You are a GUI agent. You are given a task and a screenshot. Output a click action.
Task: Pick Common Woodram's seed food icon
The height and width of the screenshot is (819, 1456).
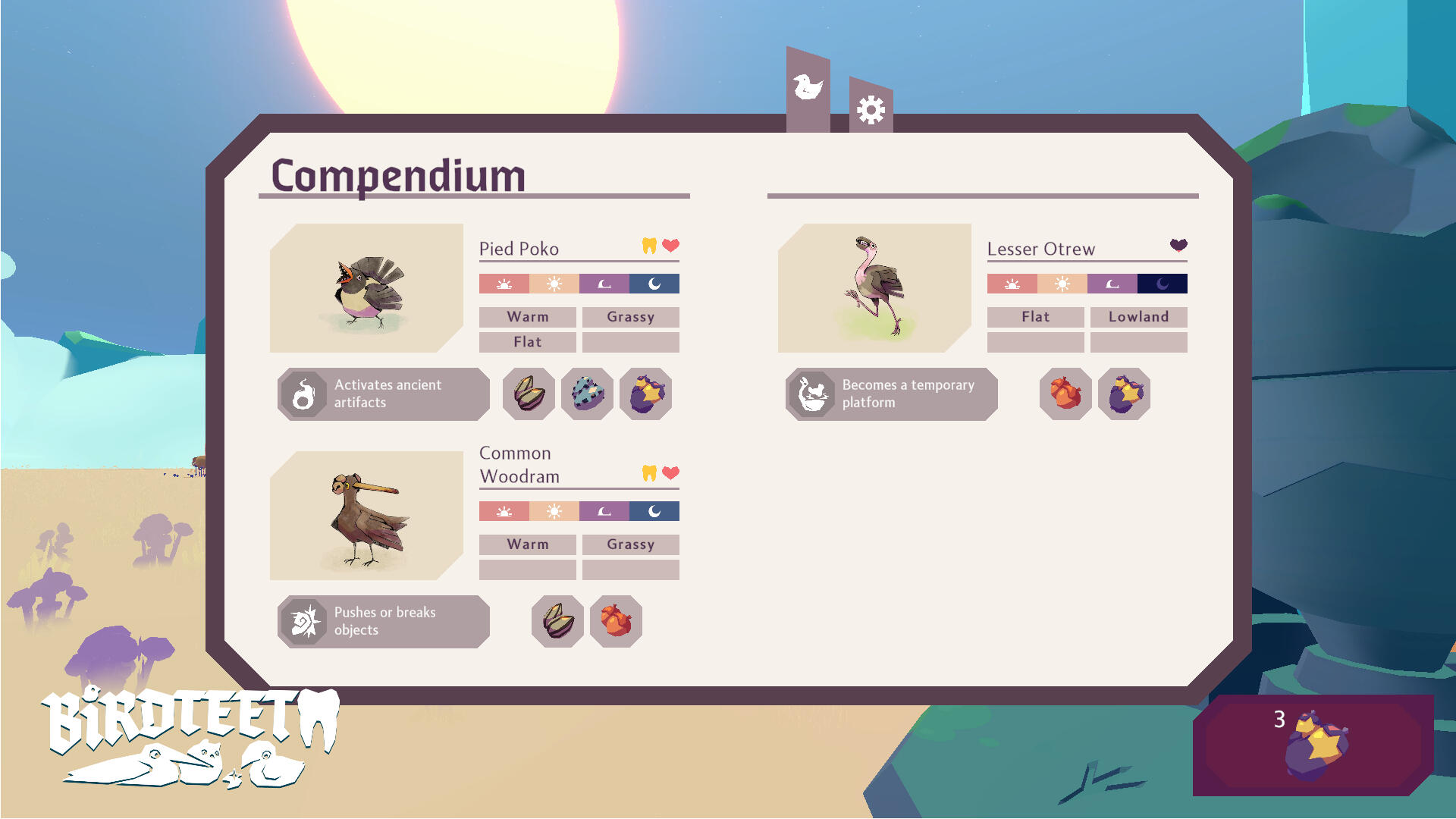pos(557,621)
